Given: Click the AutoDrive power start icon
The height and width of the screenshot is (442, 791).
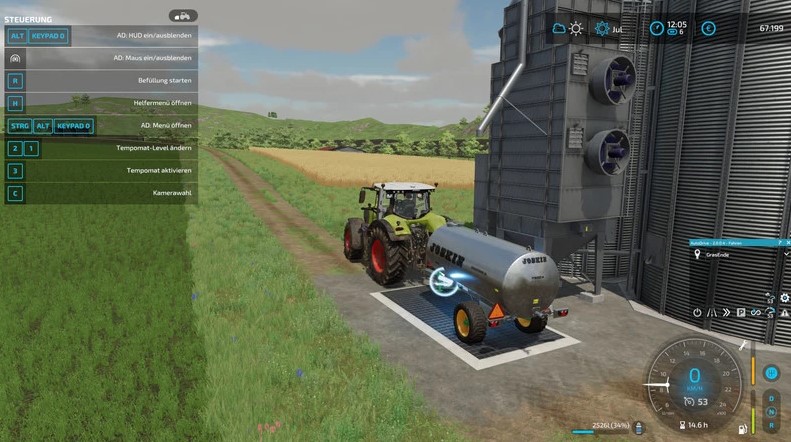Looking at the screenshot, I should tap(697, 313).
